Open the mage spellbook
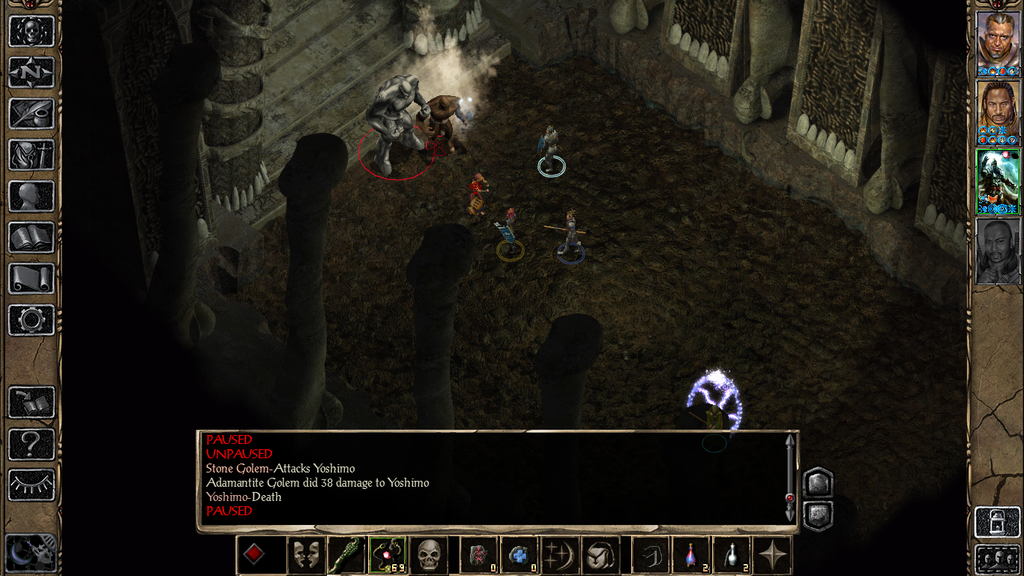This screenshot has width=1024, height=576. pyautogui.click(x=31, y=237)
